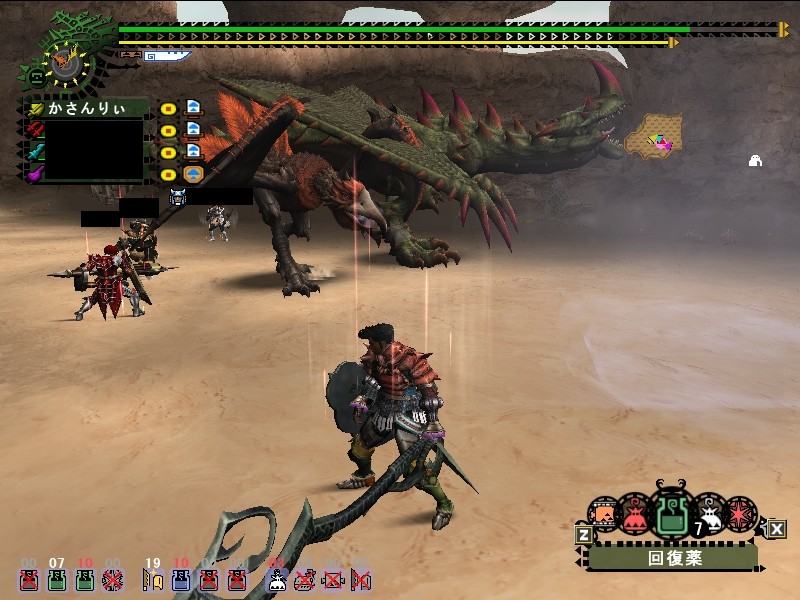
Task: Choose the orange film-frame item in the item wheel
Action: click(603, 515)
